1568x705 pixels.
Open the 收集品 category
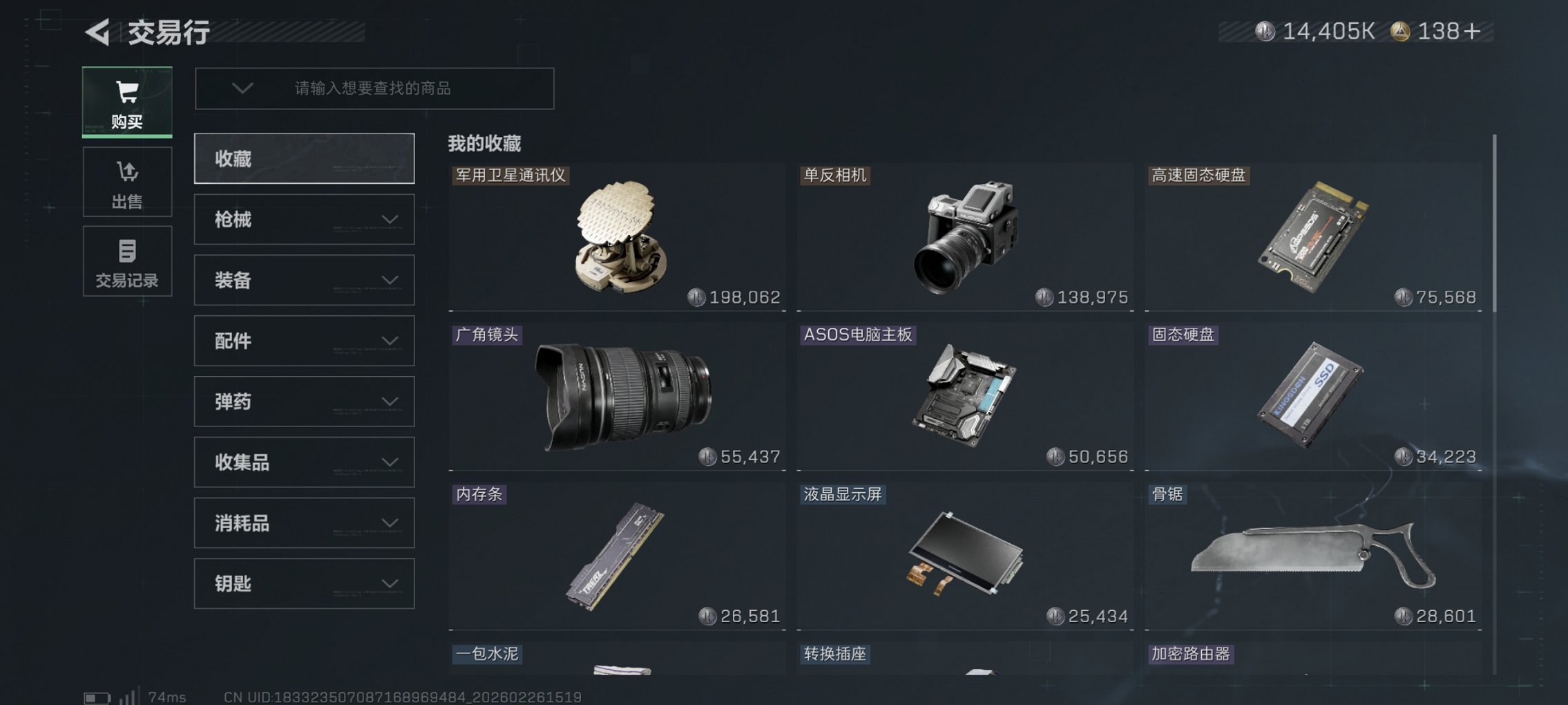click(x=304, y=462)
